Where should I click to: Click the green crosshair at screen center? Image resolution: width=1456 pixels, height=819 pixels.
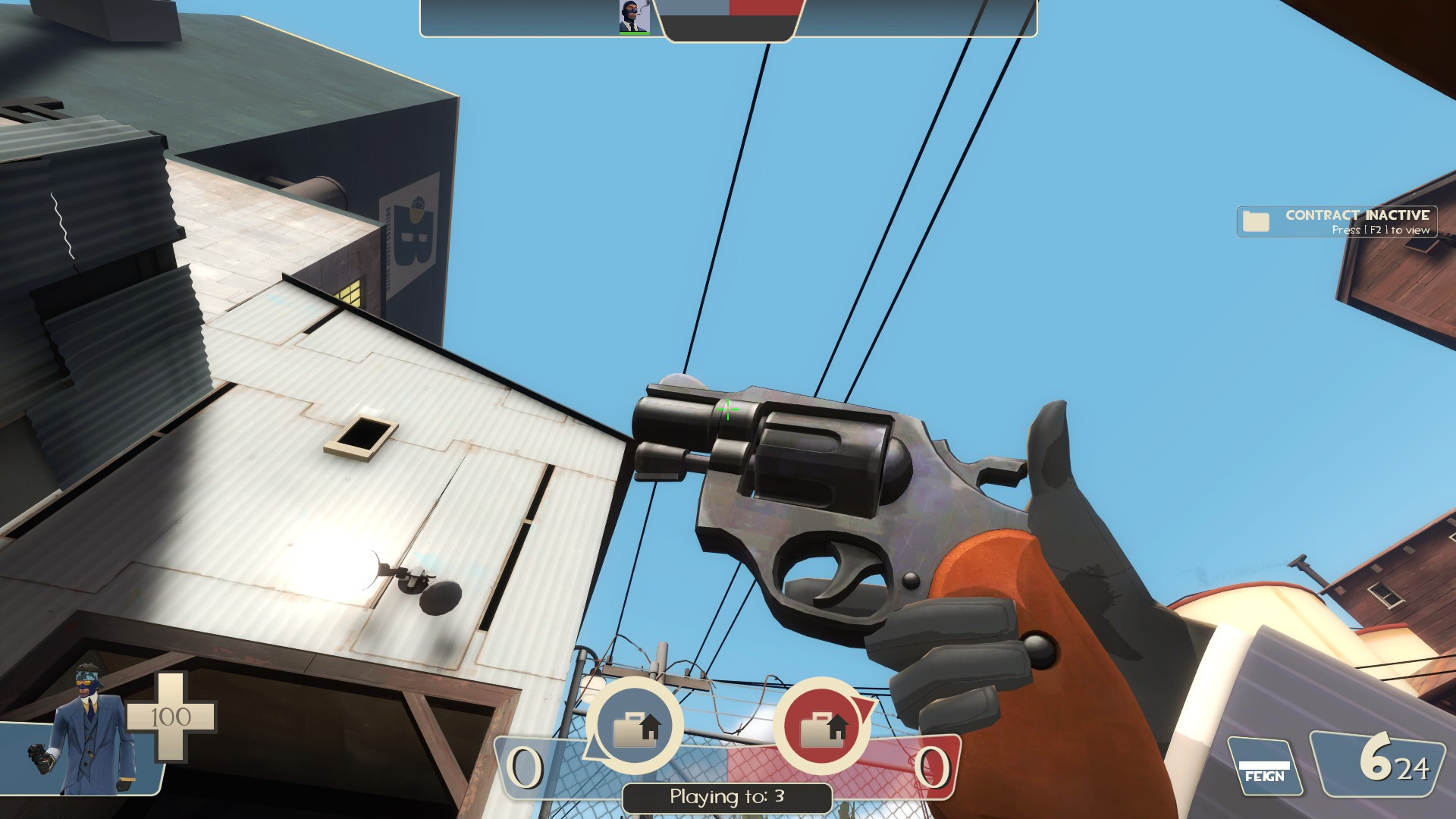[728, 409]
